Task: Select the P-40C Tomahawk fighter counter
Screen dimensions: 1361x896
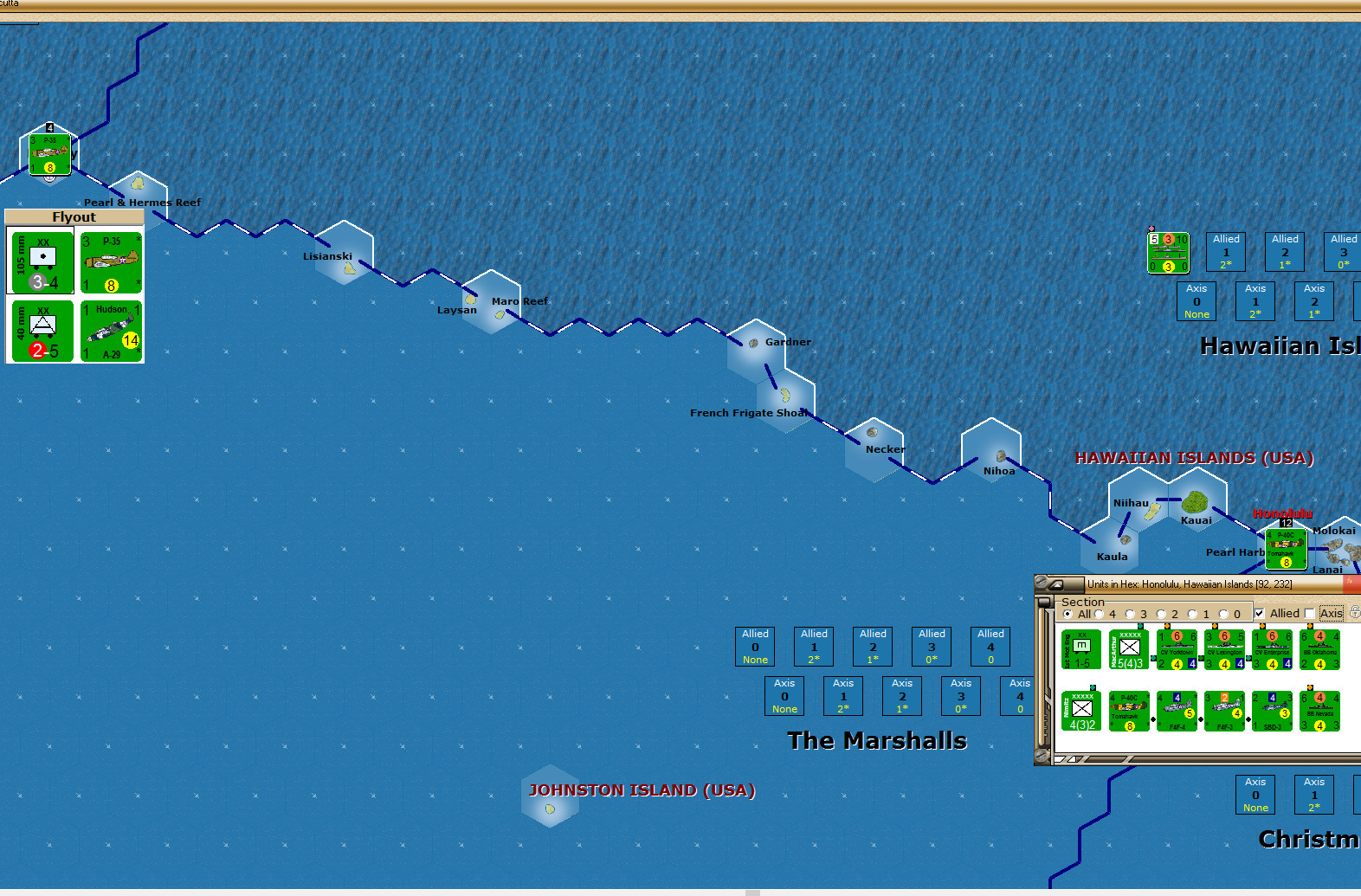Action: tap(1129, 710)
